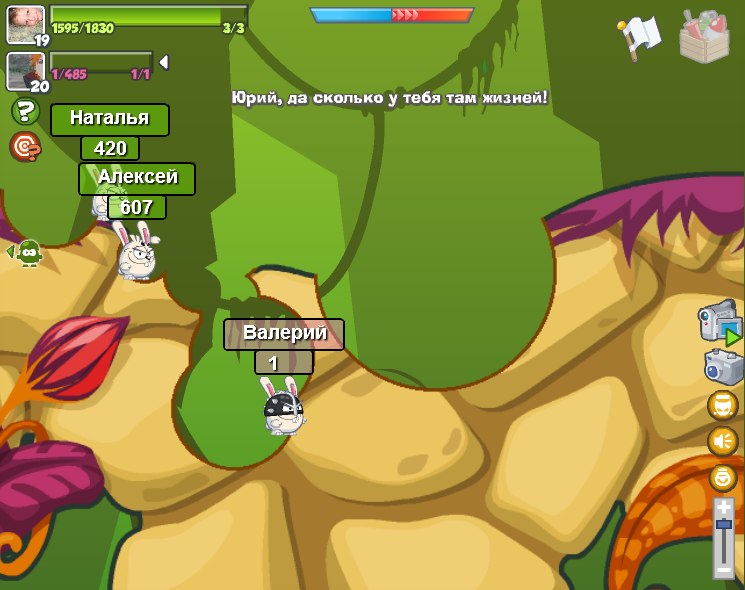
Task: Toggle sound with the speaker button
Action: 722,441
